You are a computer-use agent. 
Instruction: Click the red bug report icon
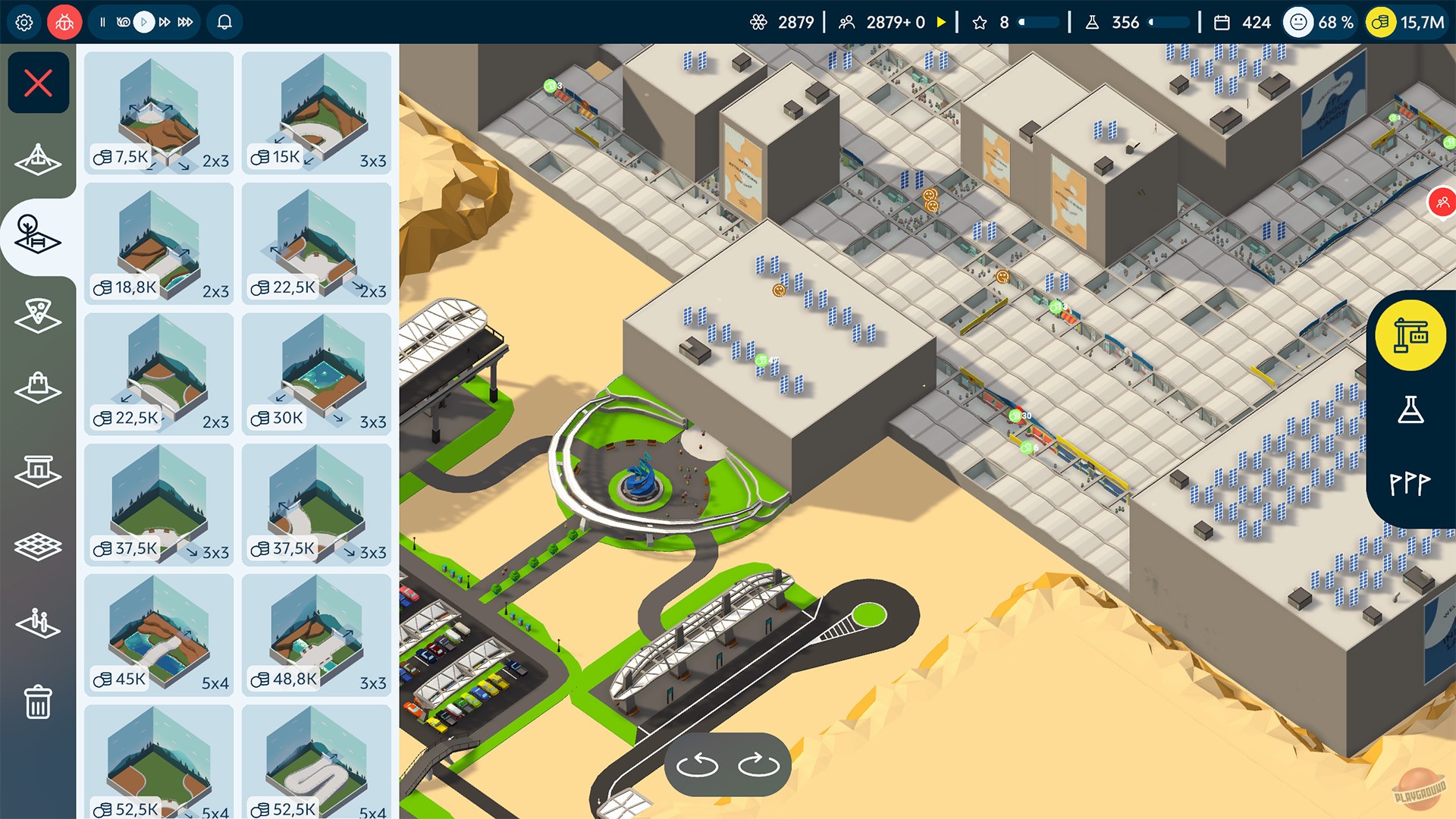pyautogui.click(x=64, y=22)
